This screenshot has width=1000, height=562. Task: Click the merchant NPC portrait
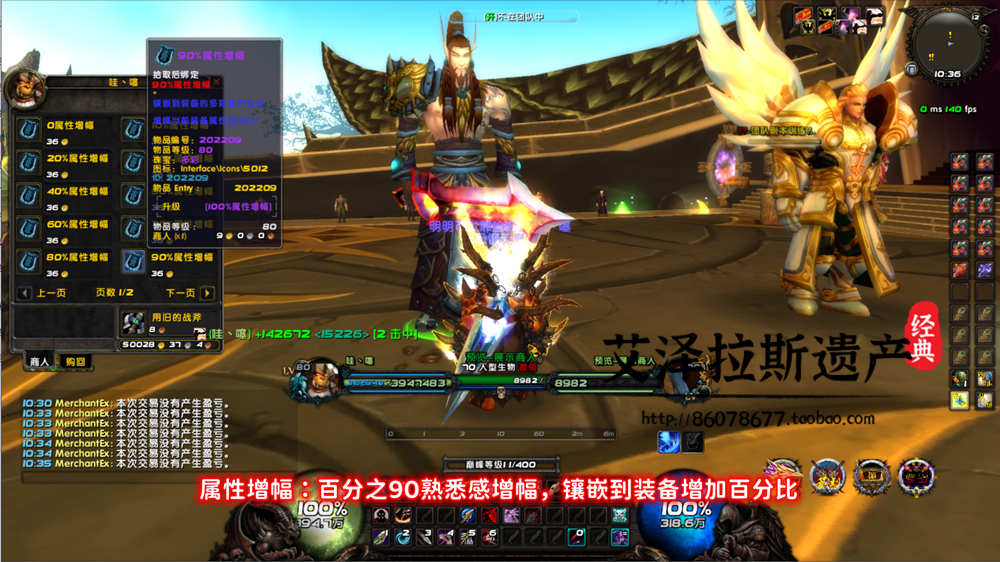(26, 90)
